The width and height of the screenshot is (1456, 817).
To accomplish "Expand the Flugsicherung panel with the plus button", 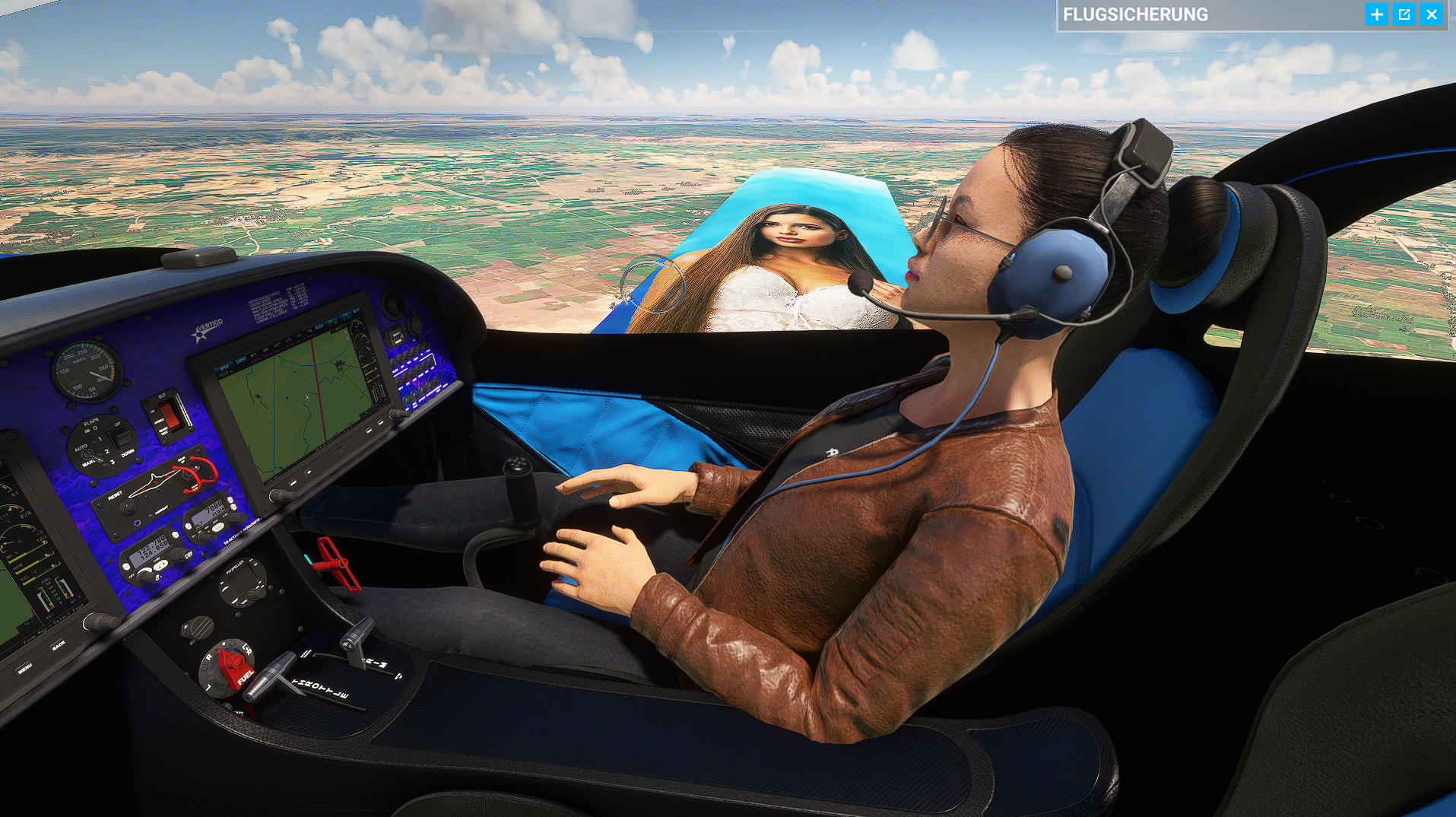I will click(1376, 14).
